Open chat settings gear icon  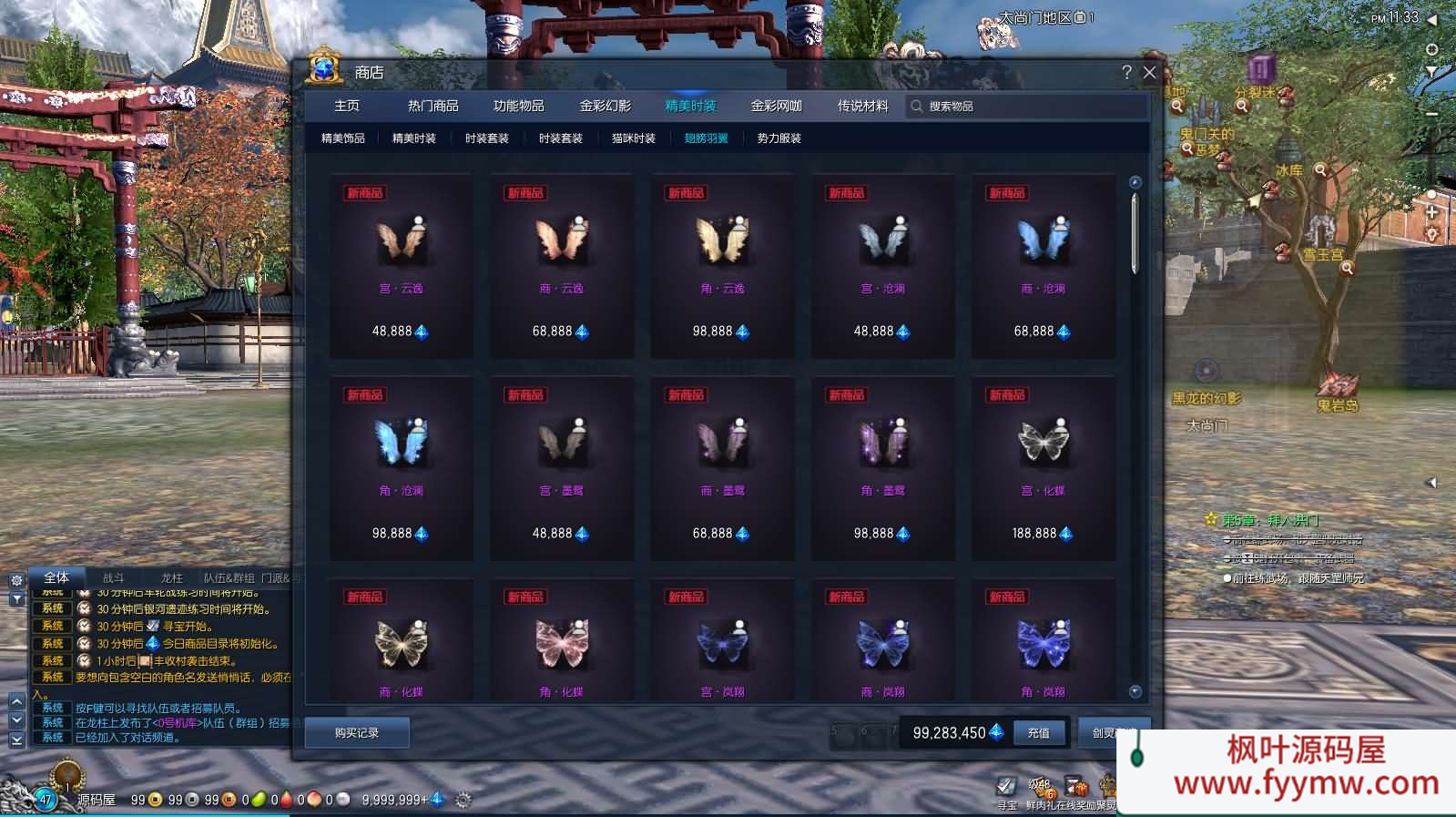16,580
